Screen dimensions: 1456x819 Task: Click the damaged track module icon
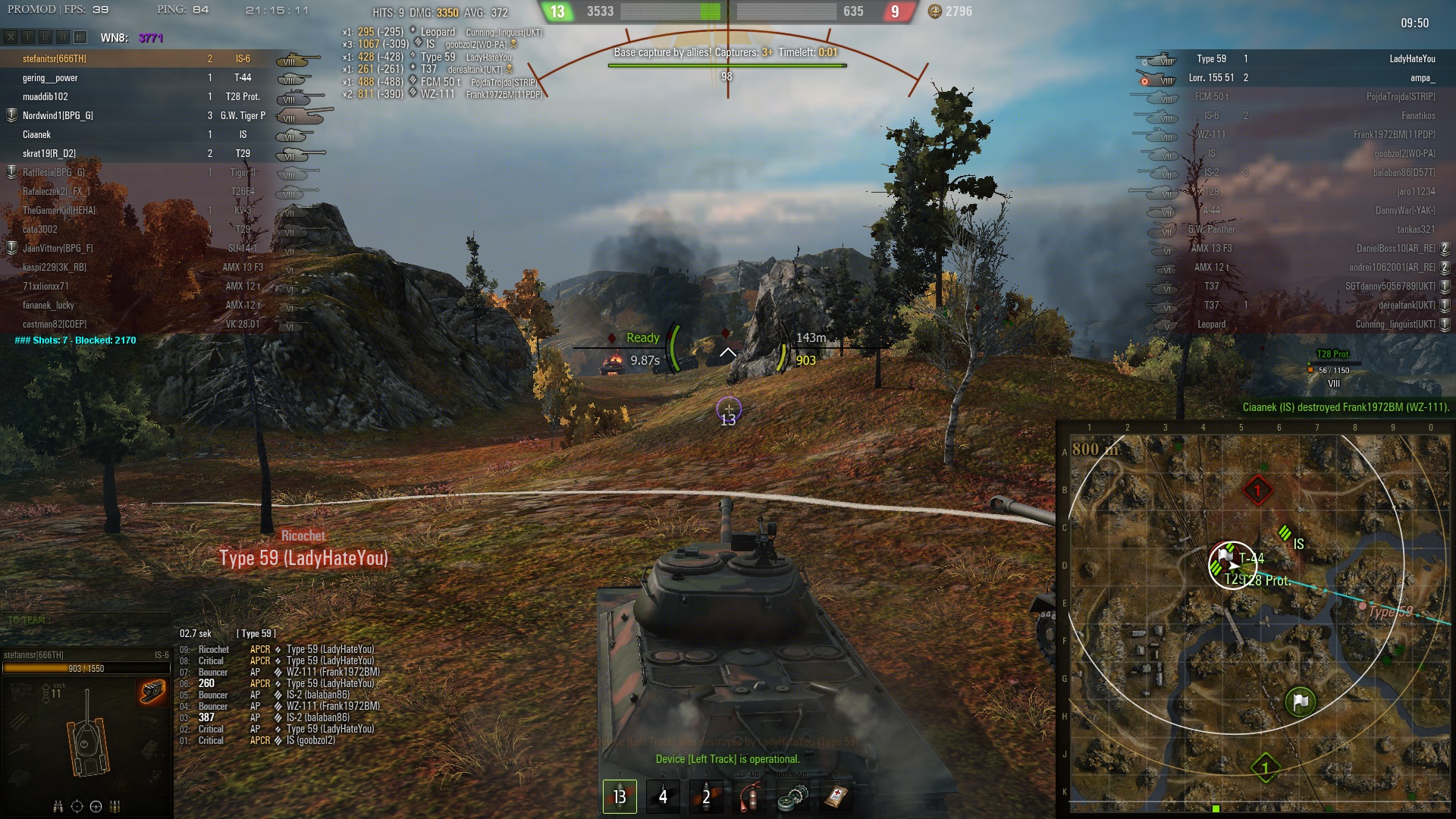152,692
